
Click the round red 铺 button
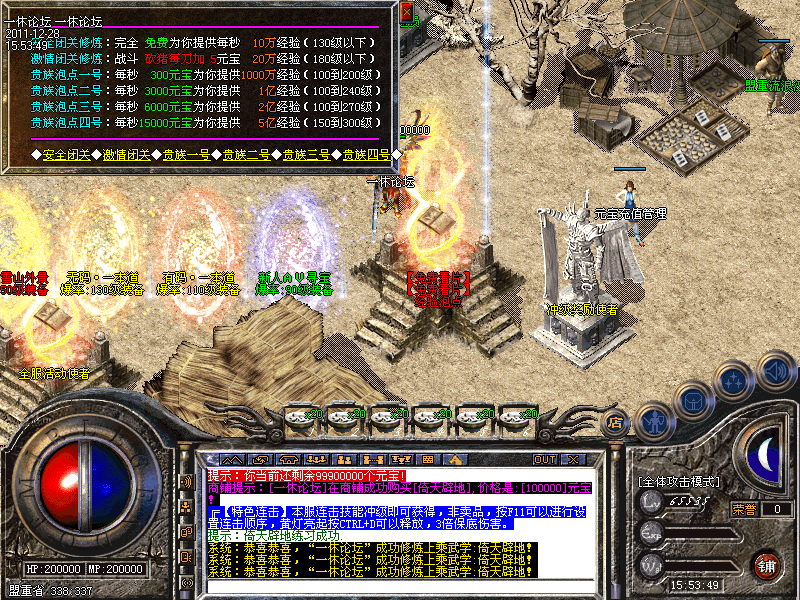(x=766, y=565)
